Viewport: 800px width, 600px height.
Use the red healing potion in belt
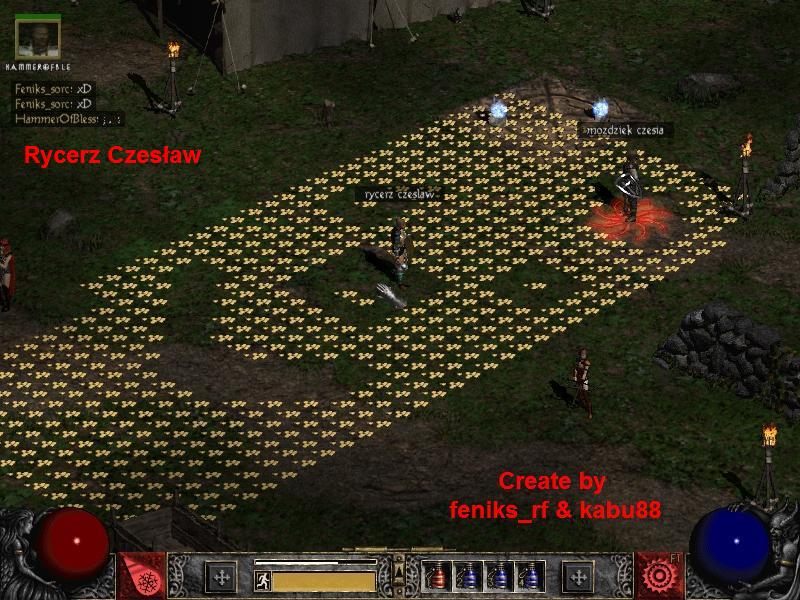(436, 577)
